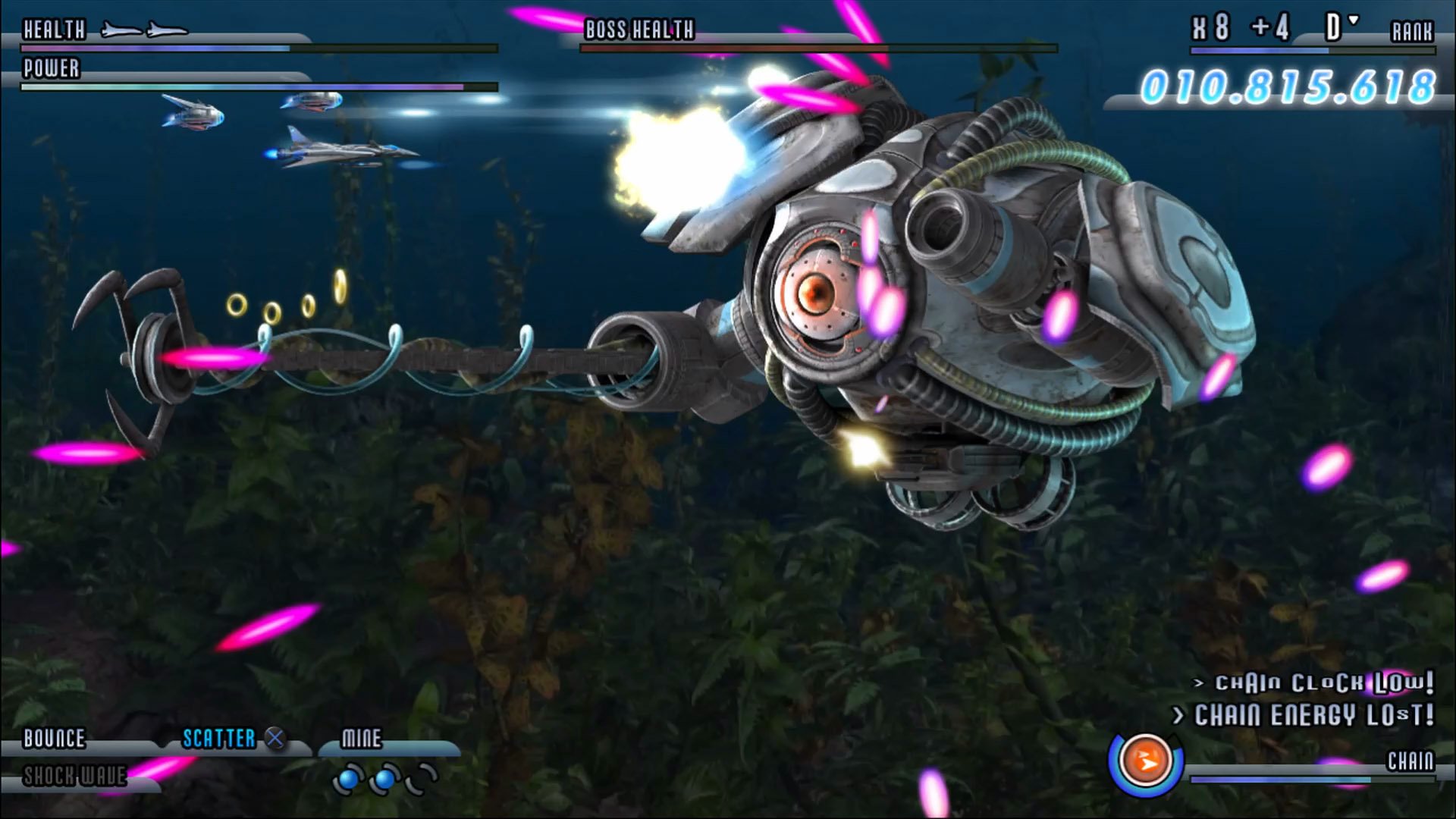1456x819 pixels.
Task: Toggle the BOUNCE weapon slot
Action: click(x=53, y=737)
